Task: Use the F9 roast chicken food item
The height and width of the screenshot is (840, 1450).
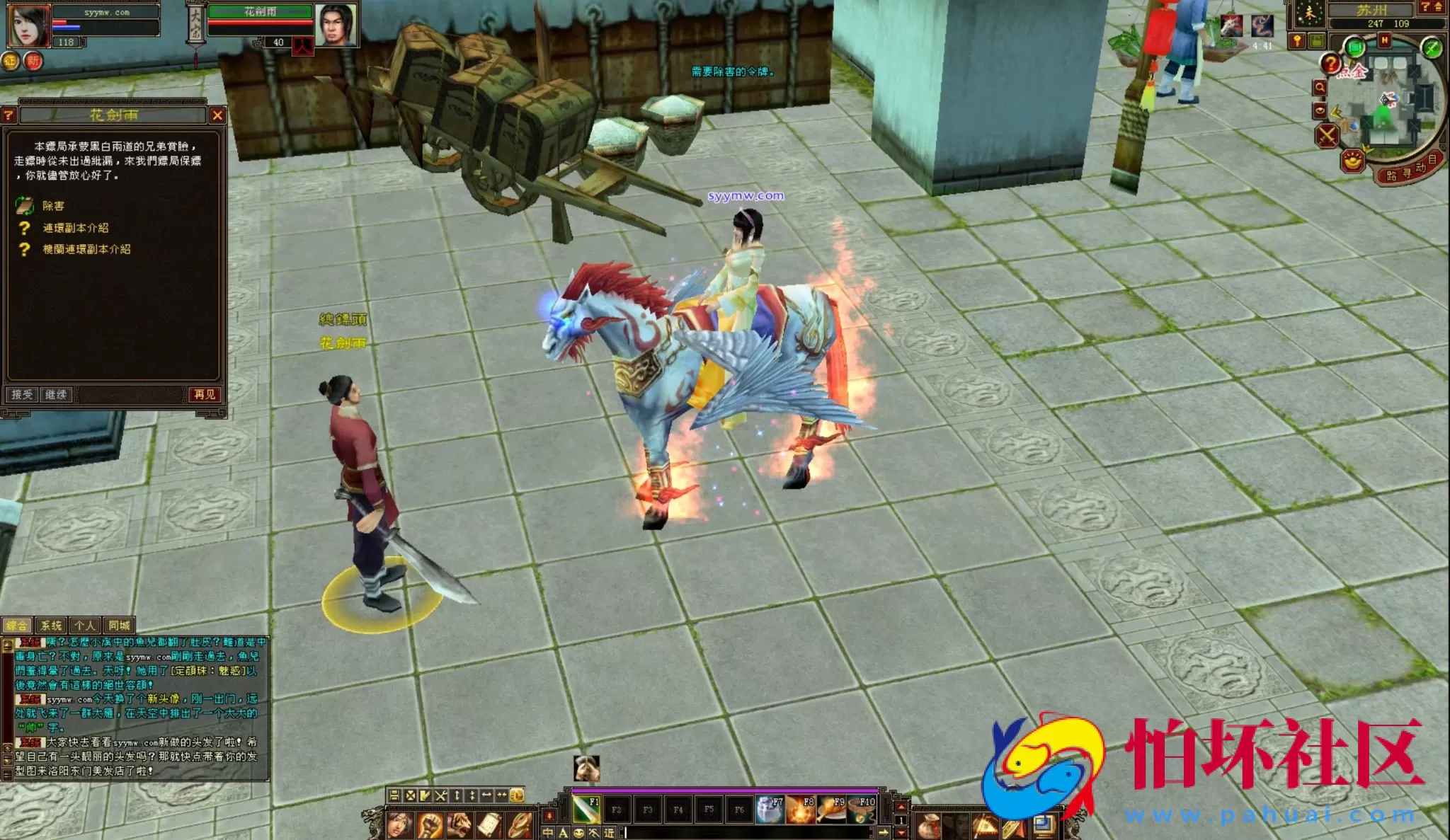Action: 831,810
